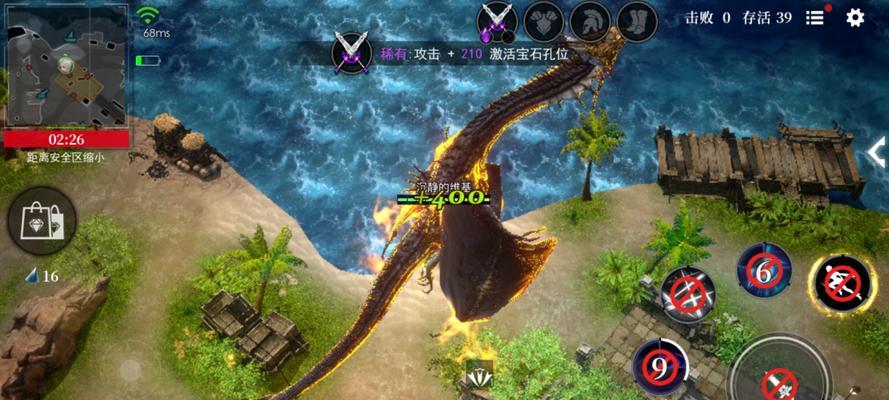Open the gear settings menu
This screenshot has width=889, height=400.
pyautogui.click(x=855, y=17)
